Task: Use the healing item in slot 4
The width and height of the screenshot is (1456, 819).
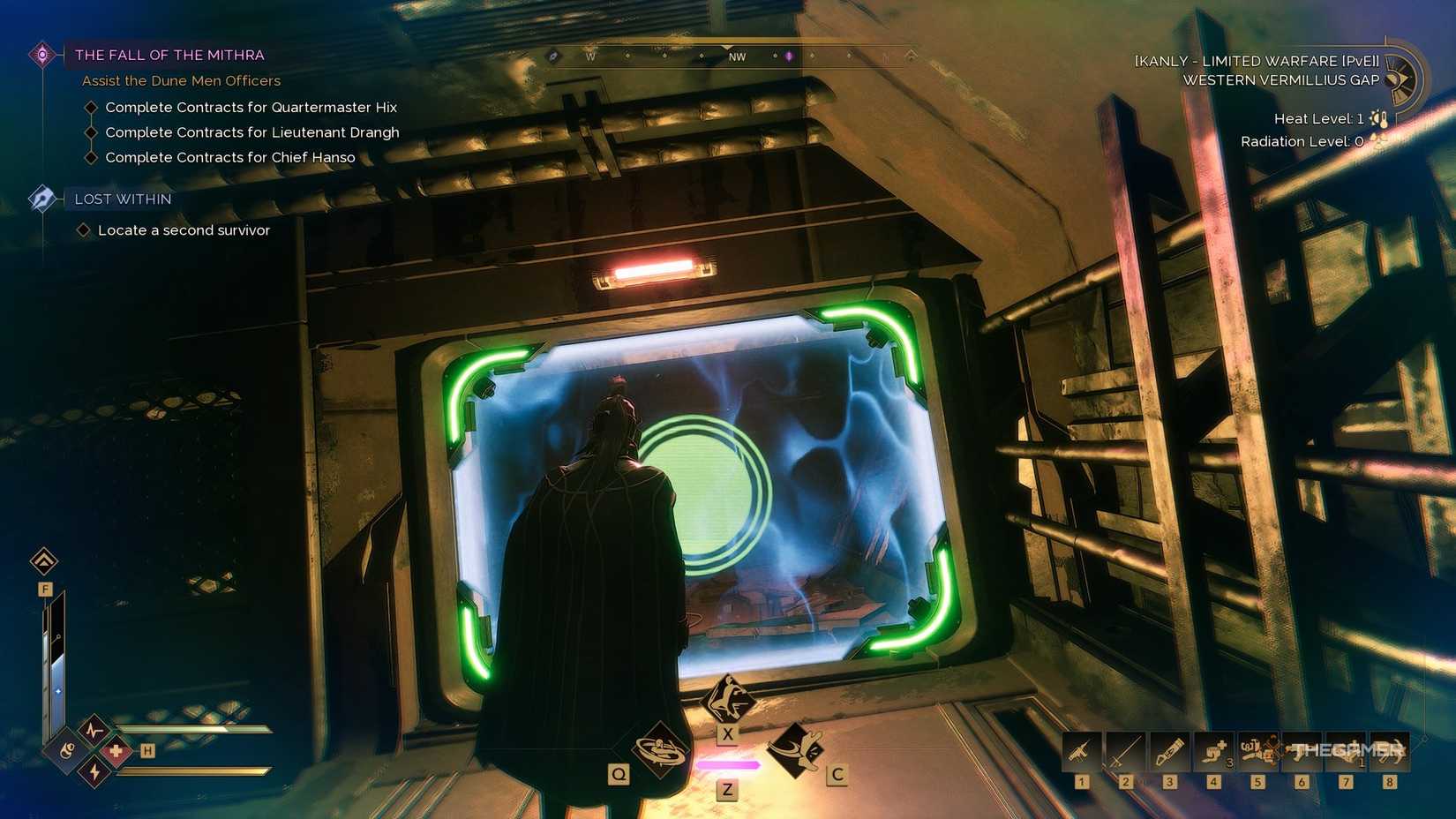Action: pos(1212,750)
